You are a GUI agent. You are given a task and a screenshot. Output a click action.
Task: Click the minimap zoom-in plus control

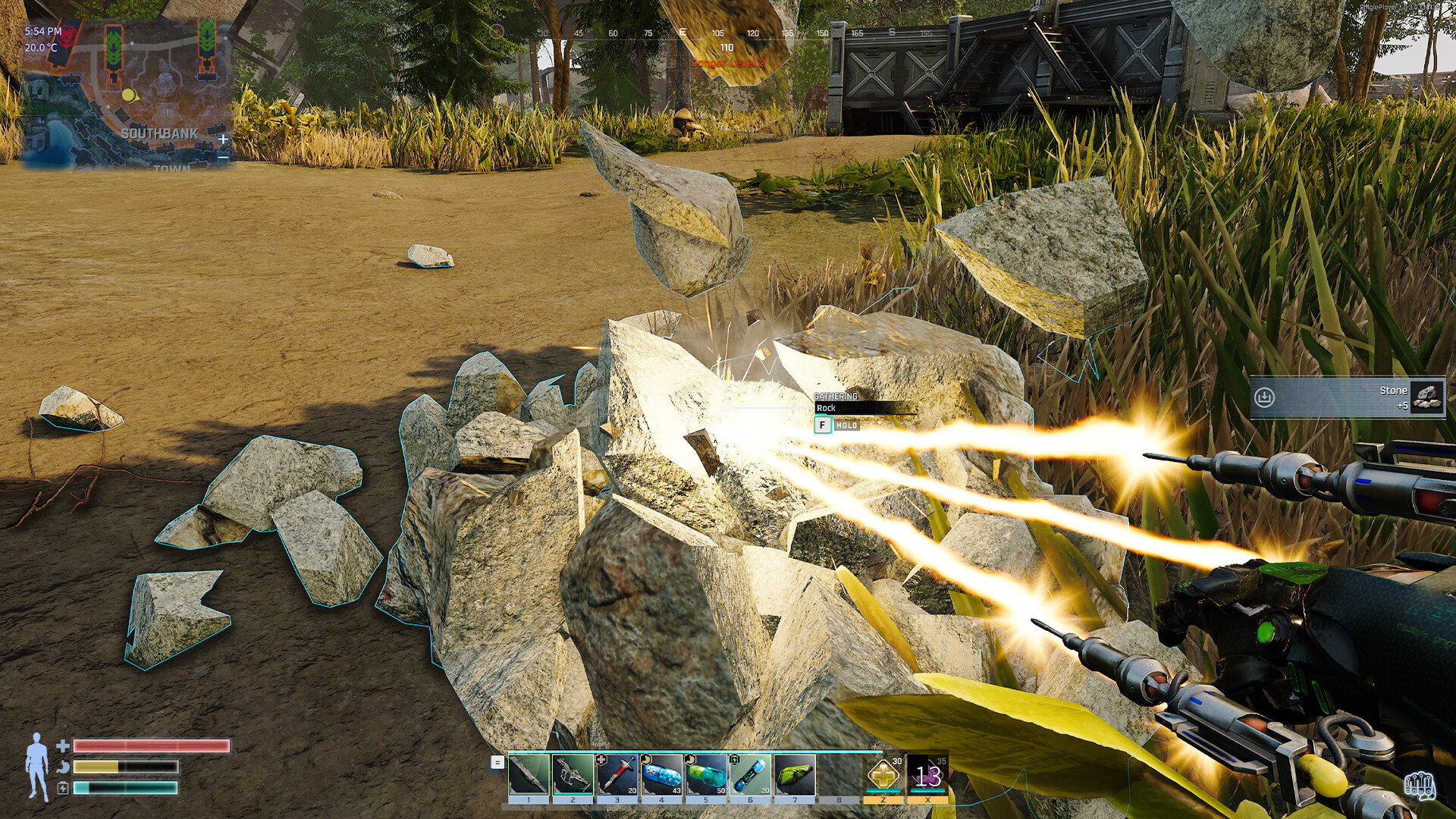pyautogui.click(x=222, y=140)
